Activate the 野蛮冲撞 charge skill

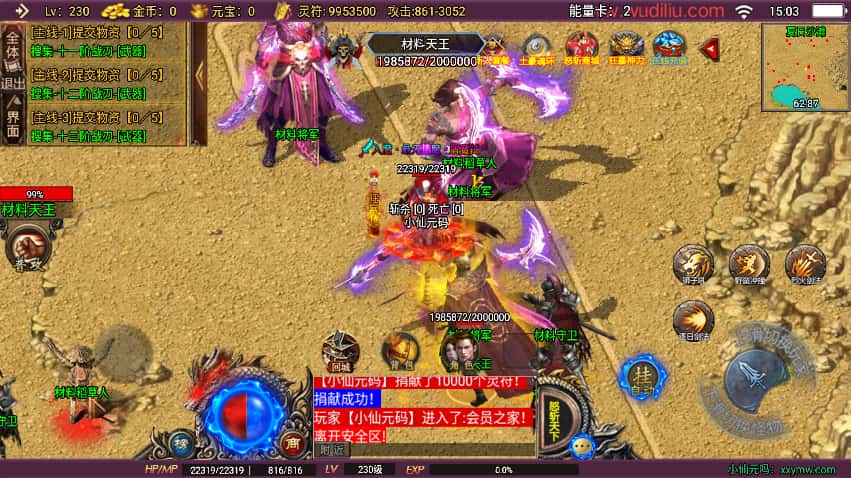pyautogui.click(x=748, y=264)
